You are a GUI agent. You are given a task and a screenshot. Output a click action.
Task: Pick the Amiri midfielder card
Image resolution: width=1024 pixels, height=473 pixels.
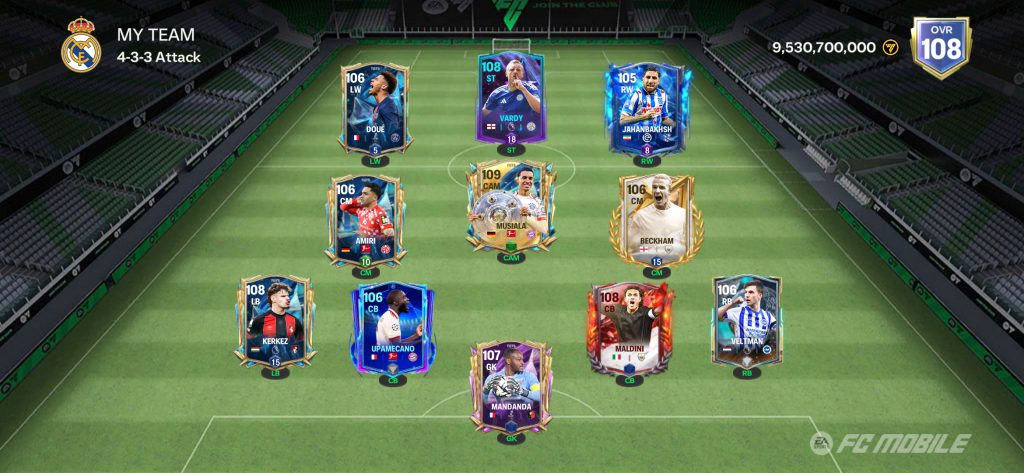tap(364, 220)
